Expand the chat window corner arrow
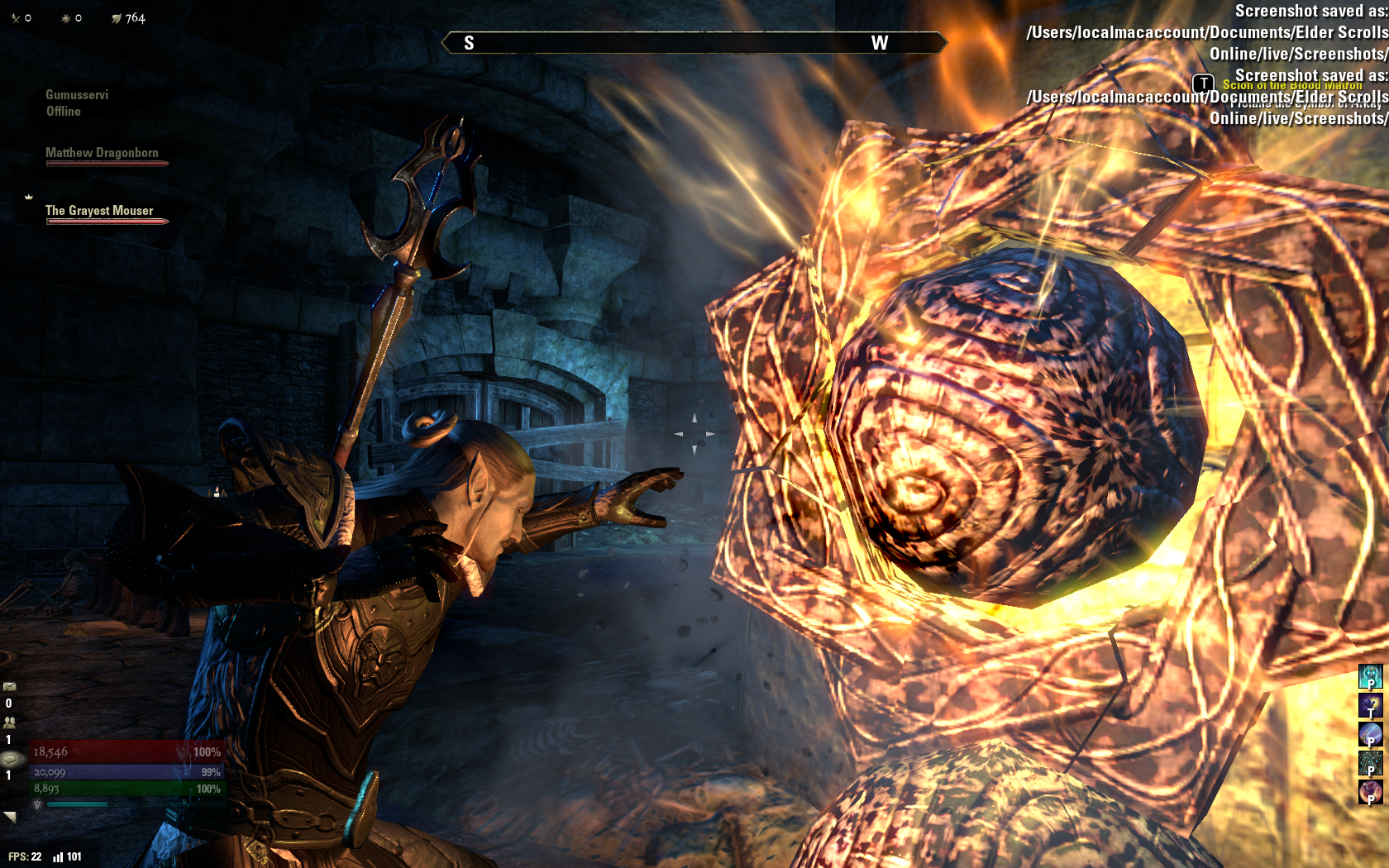 tap(10, 817)
